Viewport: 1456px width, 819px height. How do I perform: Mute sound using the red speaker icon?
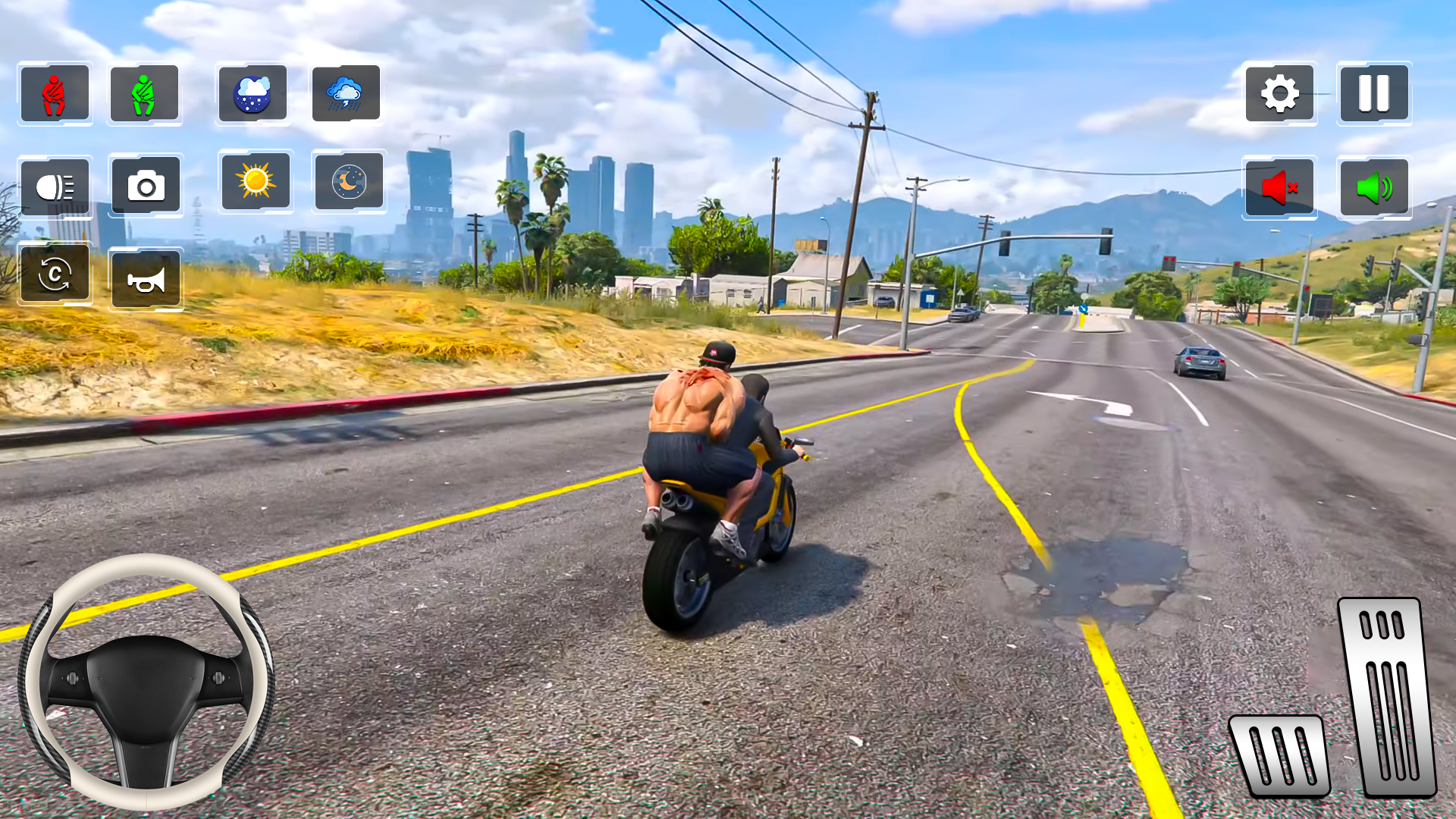1280,188
